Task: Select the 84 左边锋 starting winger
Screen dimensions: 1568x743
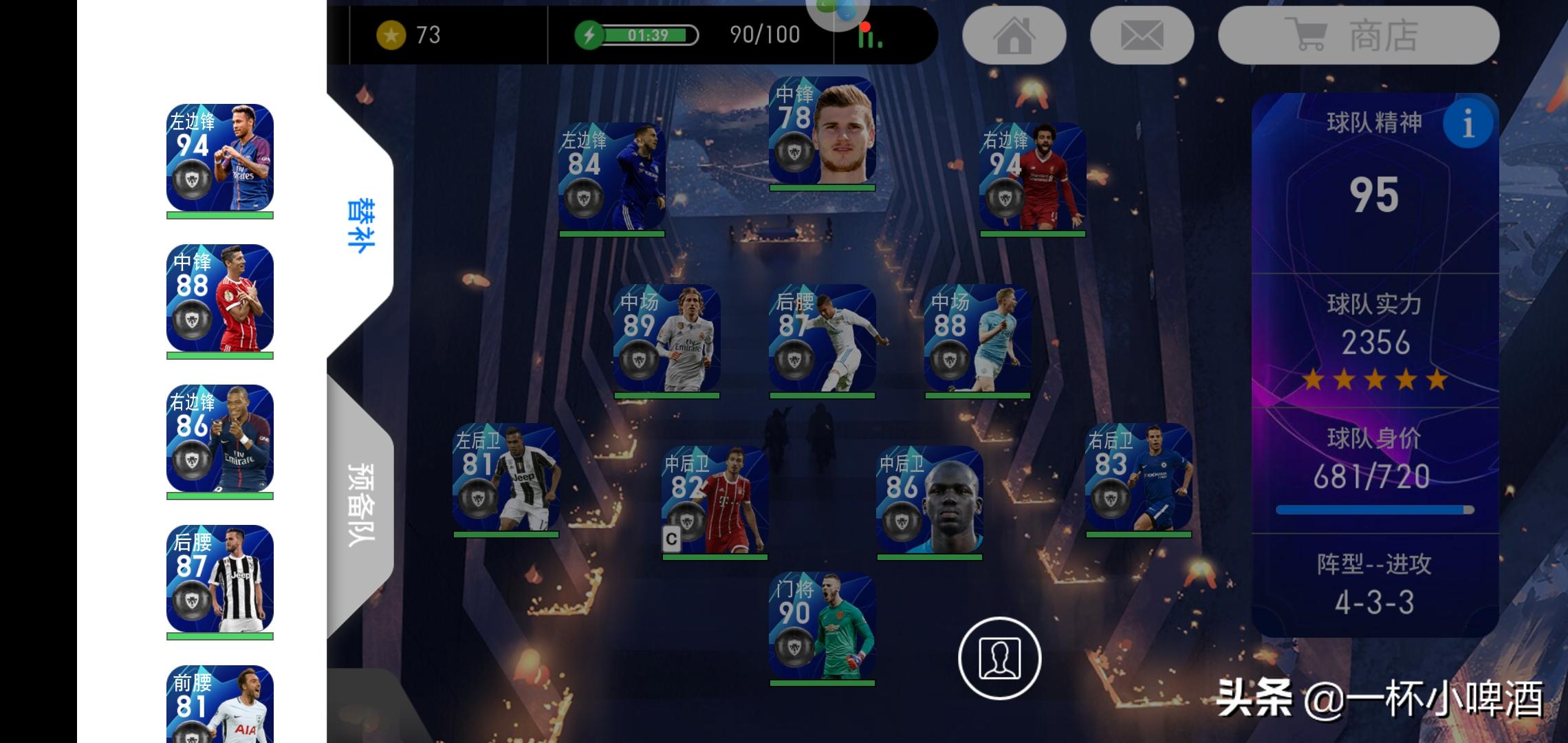Action: coord(611,177)
